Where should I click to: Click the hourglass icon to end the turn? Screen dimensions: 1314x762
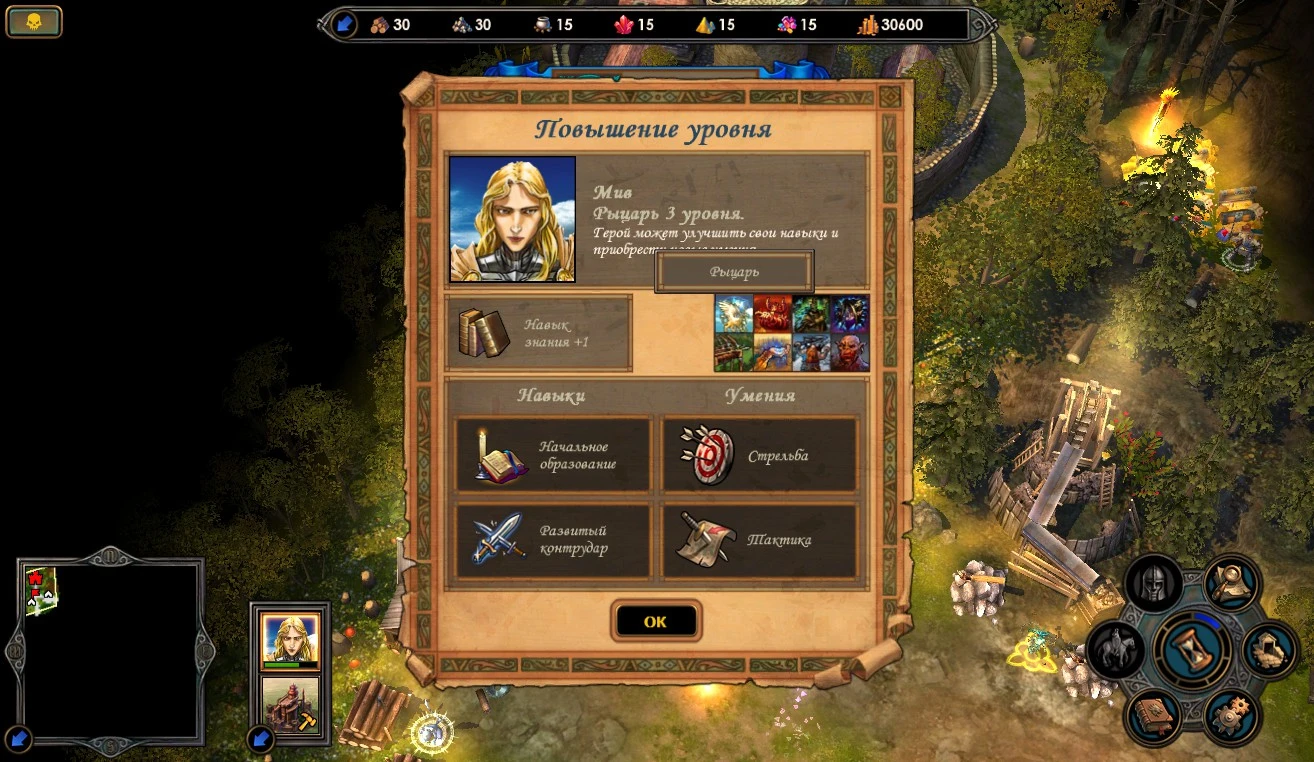1191,650
